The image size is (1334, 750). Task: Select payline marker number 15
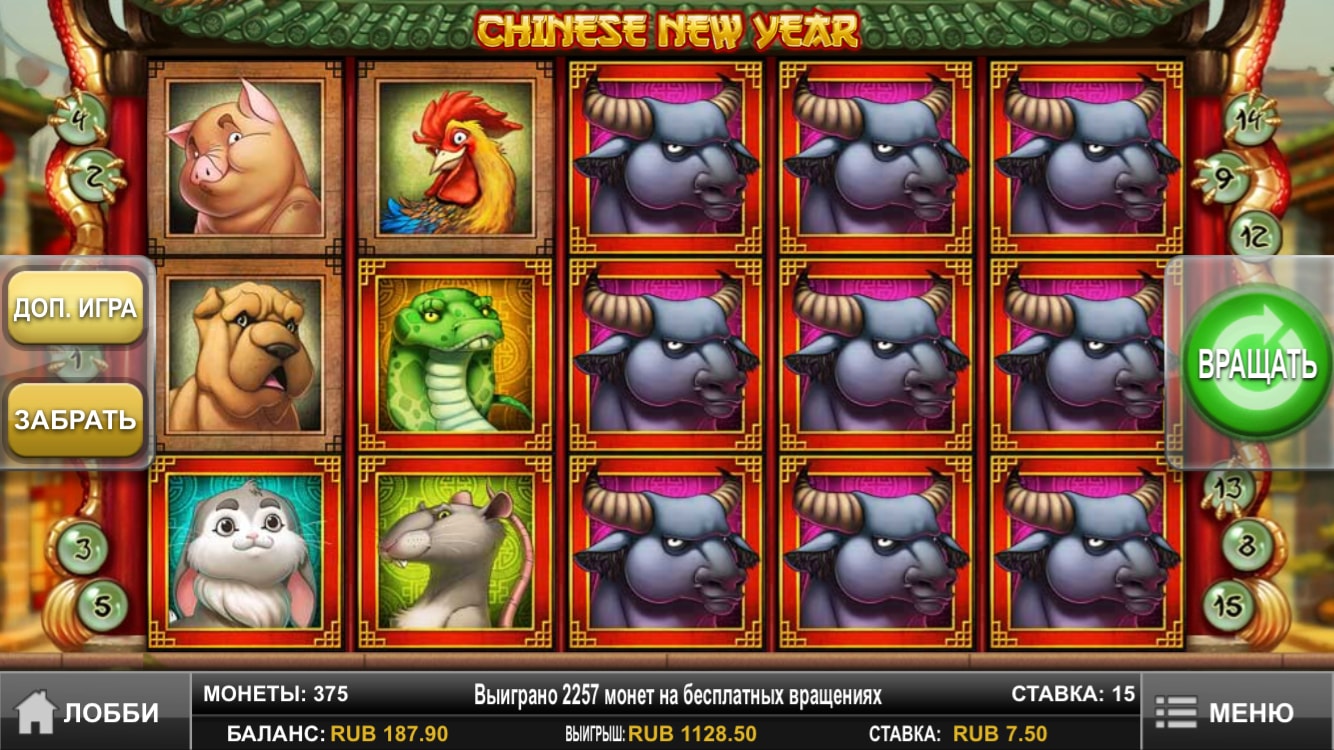(x=1229, y=604)
